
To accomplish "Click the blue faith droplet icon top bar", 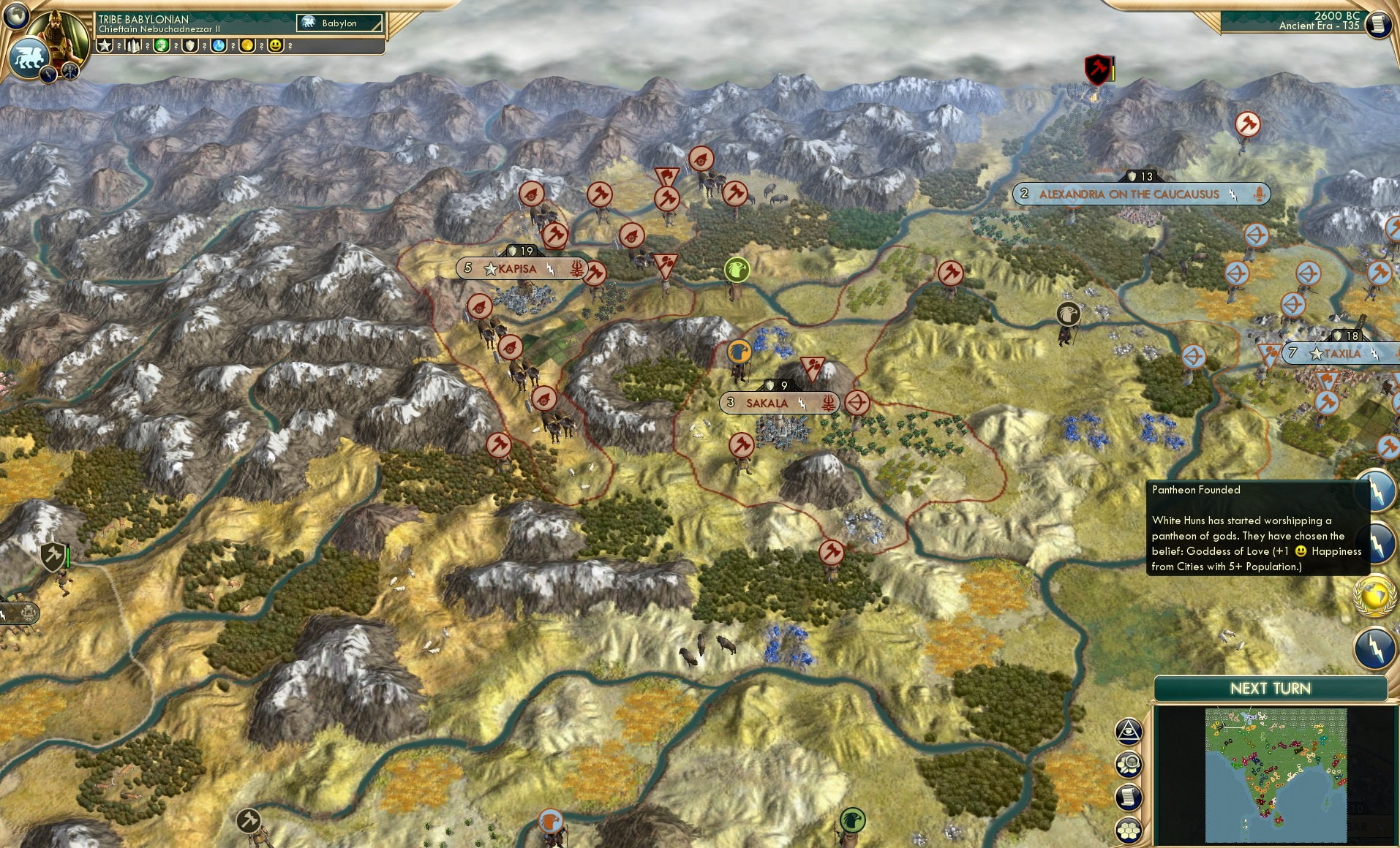I will pos(218,45).
